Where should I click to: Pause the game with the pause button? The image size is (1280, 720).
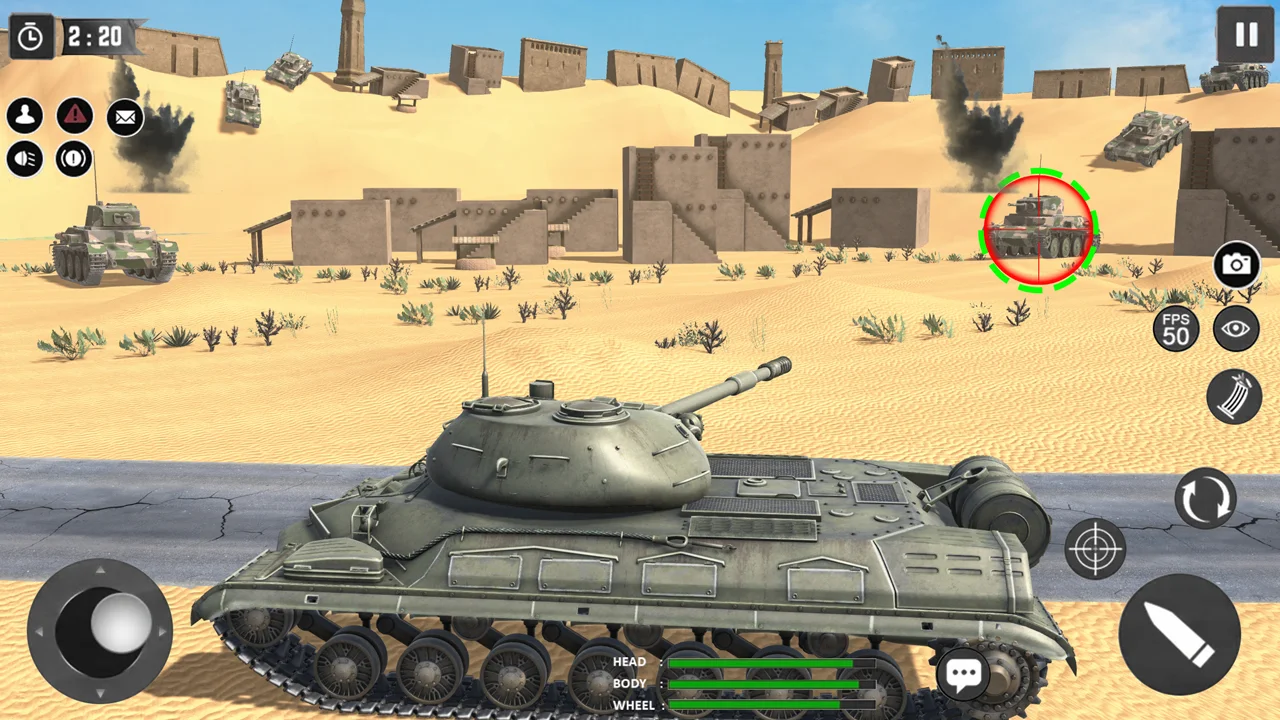(1245, 35)
